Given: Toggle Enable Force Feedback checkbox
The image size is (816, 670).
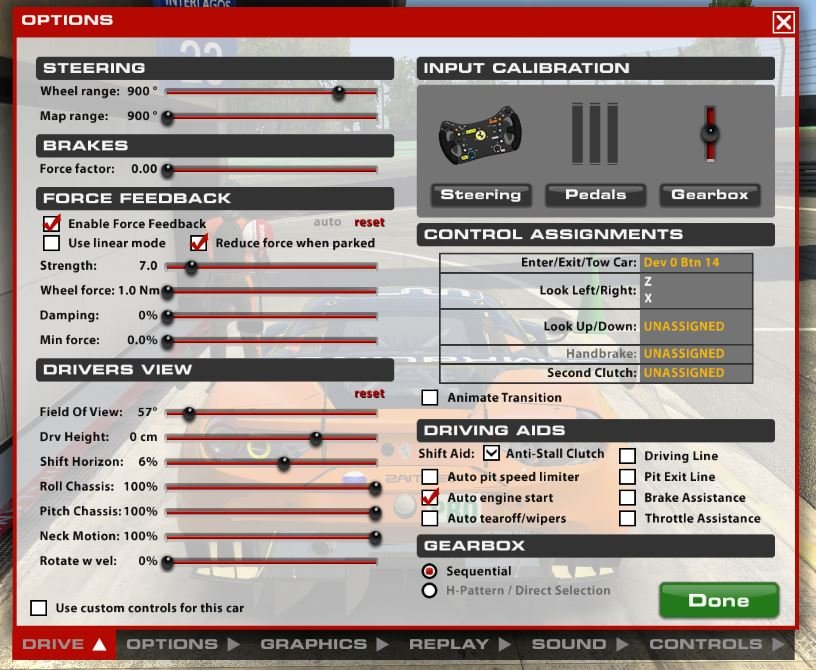Looking at the screenshot, I should [x=52, y=223].
